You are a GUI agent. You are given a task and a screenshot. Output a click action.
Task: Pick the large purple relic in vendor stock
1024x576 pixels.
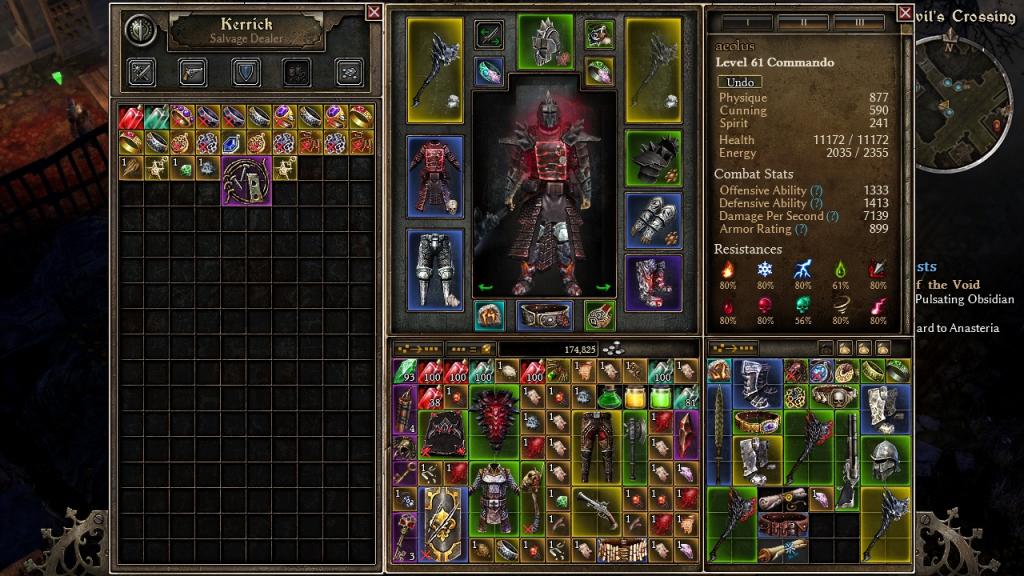coord(246,180)
